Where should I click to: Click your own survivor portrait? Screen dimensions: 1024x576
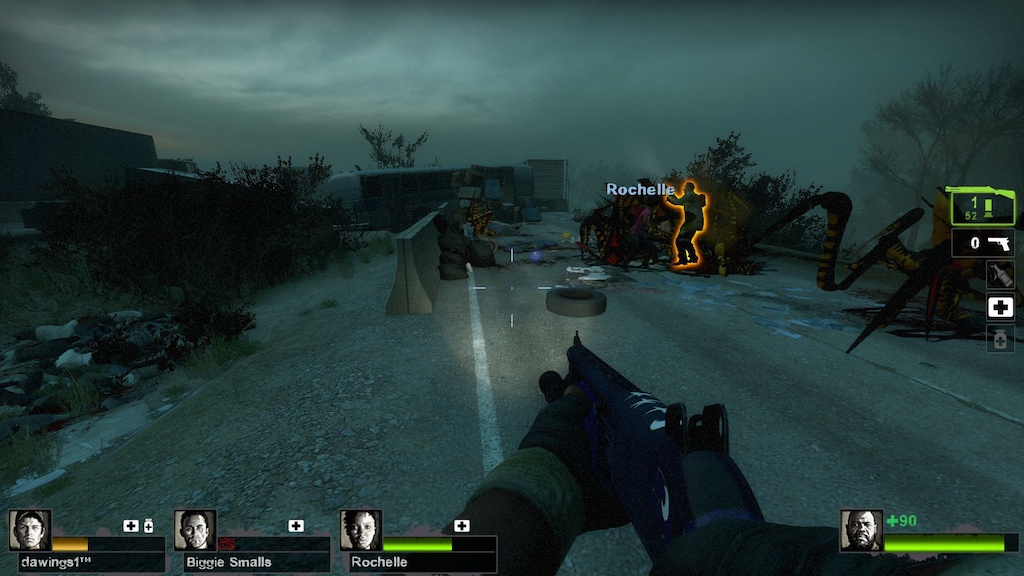[x=861, y=530]
